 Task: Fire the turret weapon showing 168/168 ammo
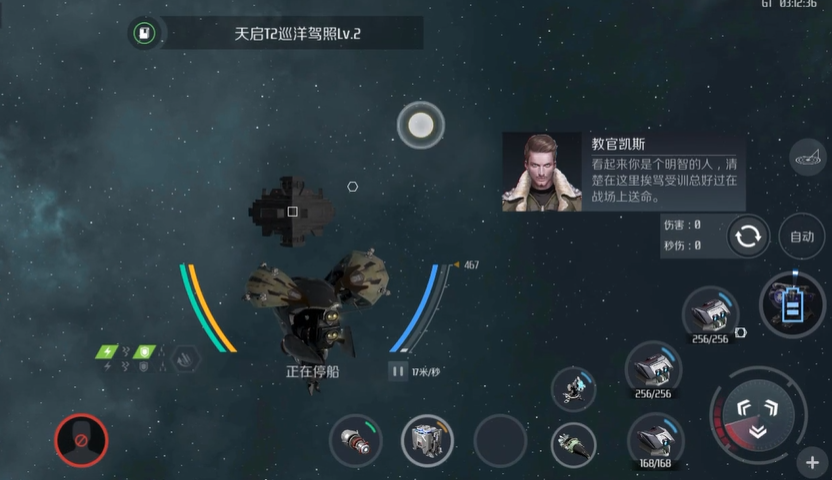tap(654, 439)
